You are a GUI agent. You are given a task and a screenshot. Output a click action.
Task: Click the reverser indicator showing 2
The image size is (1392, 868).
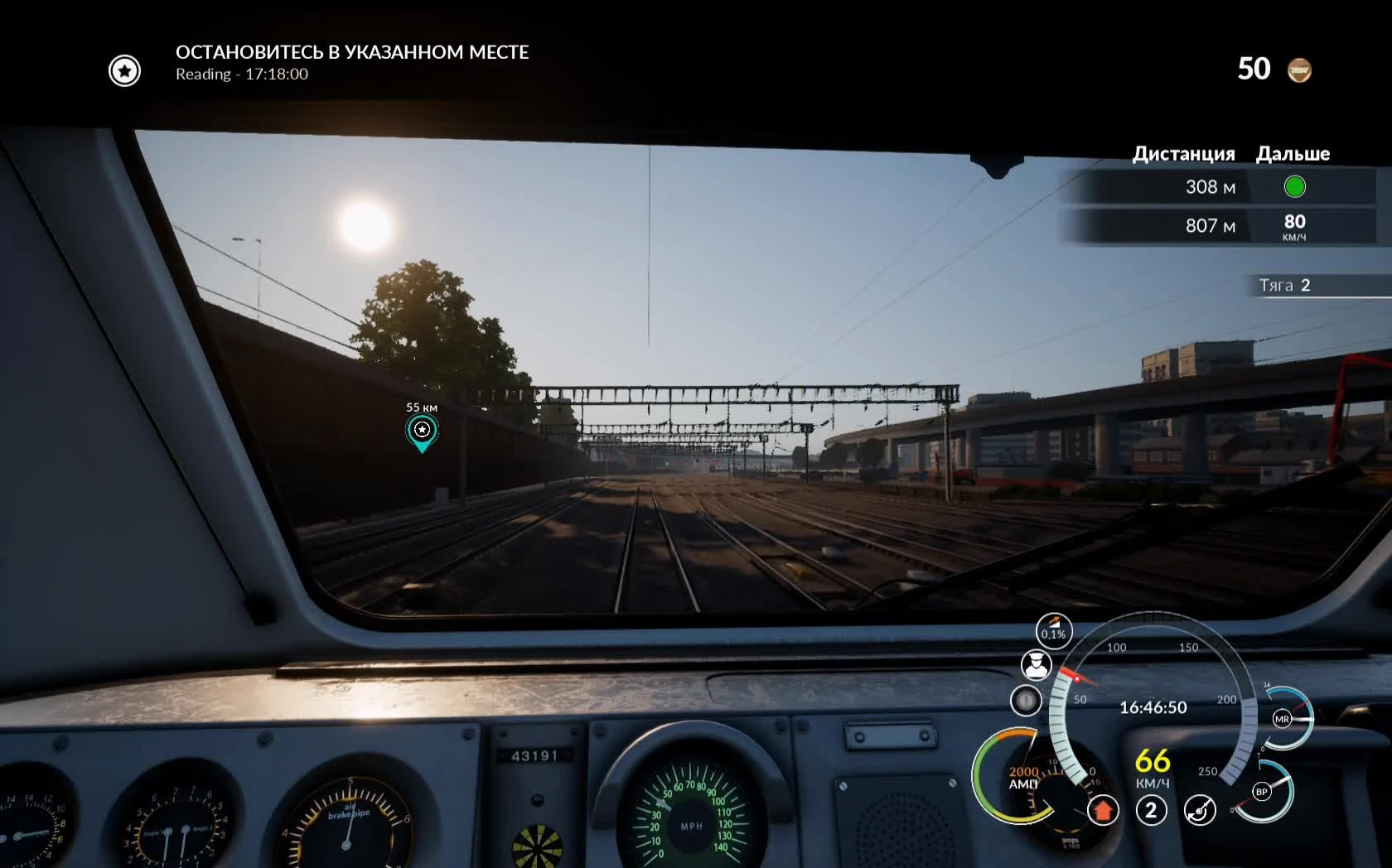1150,812
